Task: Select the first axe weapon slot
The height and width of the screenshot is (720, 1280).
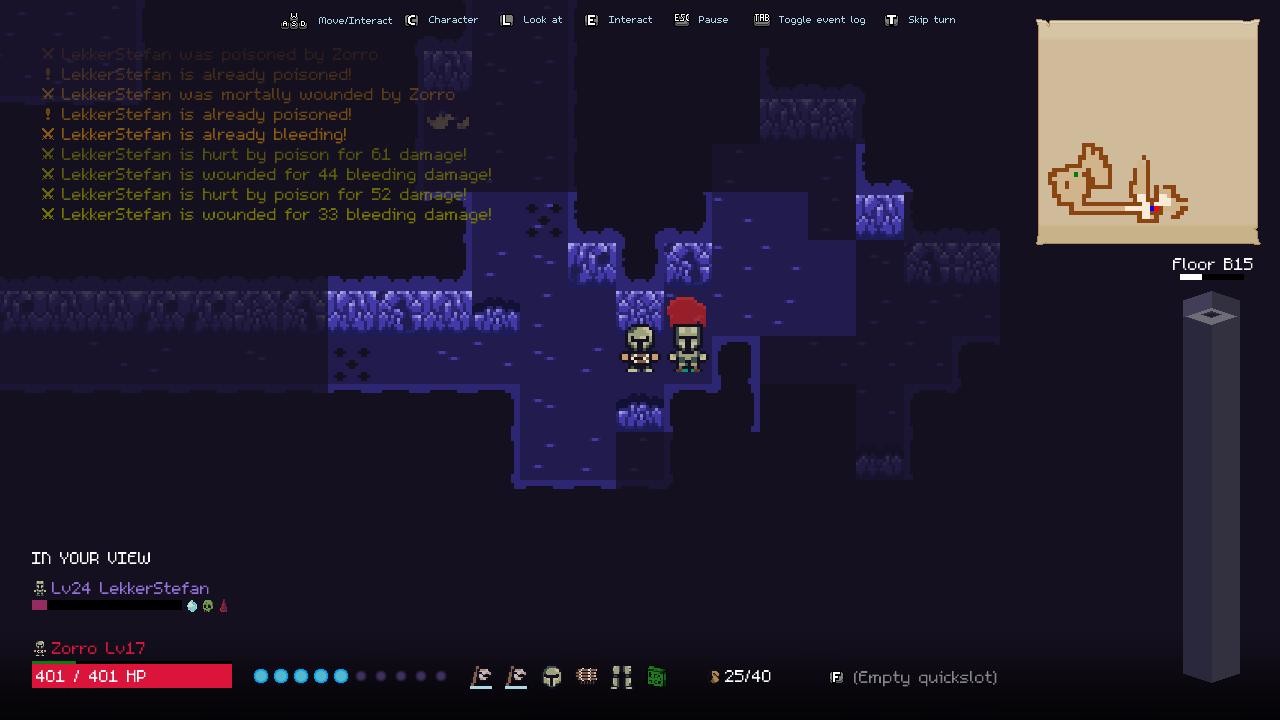Action: [480, 676]
